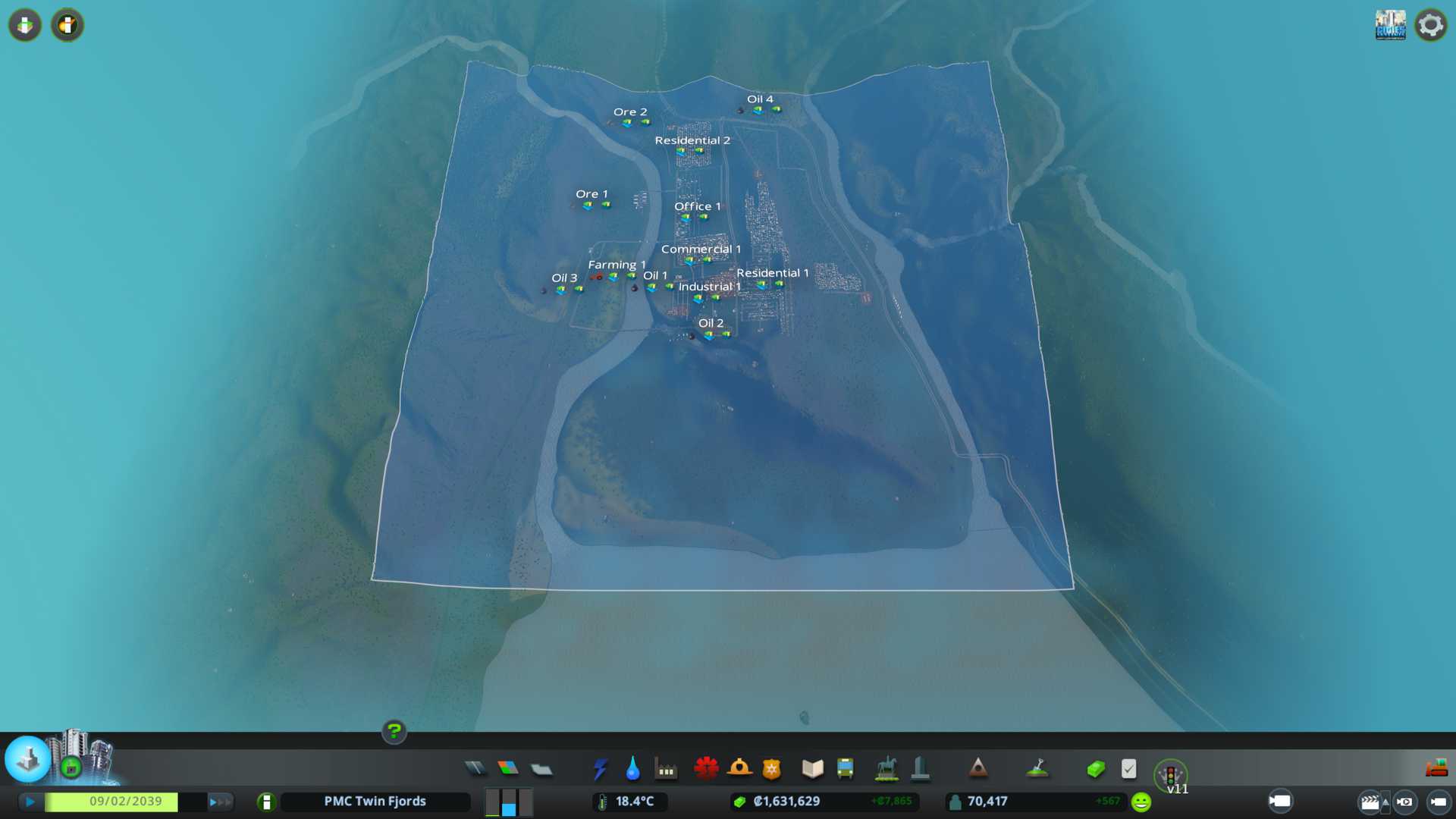Open the Healthcare red cross menu
This screenshot has width=1456, height=819.
[706, 769]
